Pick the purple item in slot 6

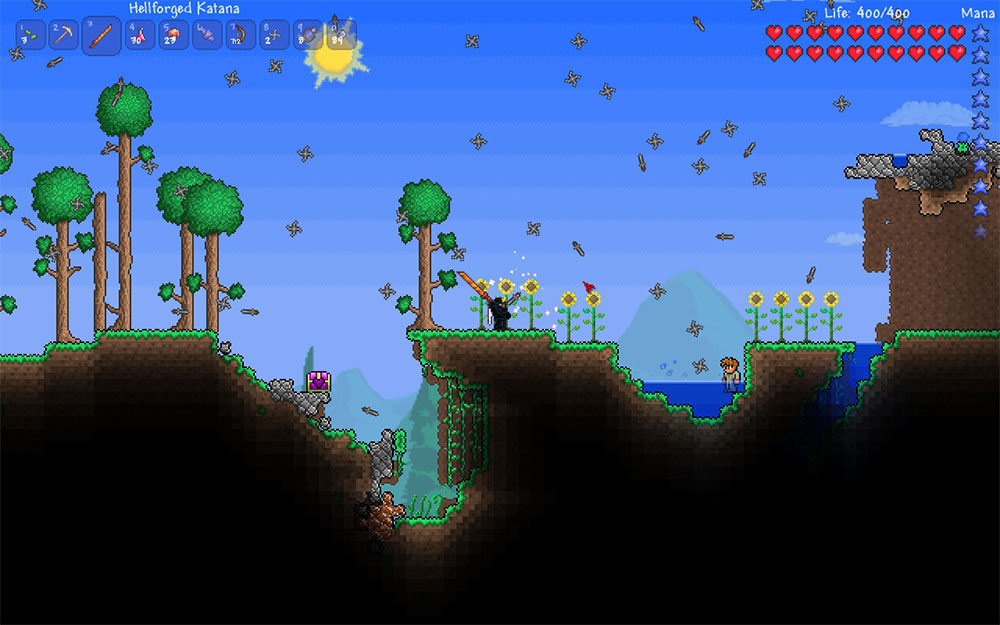pos(207,35)
